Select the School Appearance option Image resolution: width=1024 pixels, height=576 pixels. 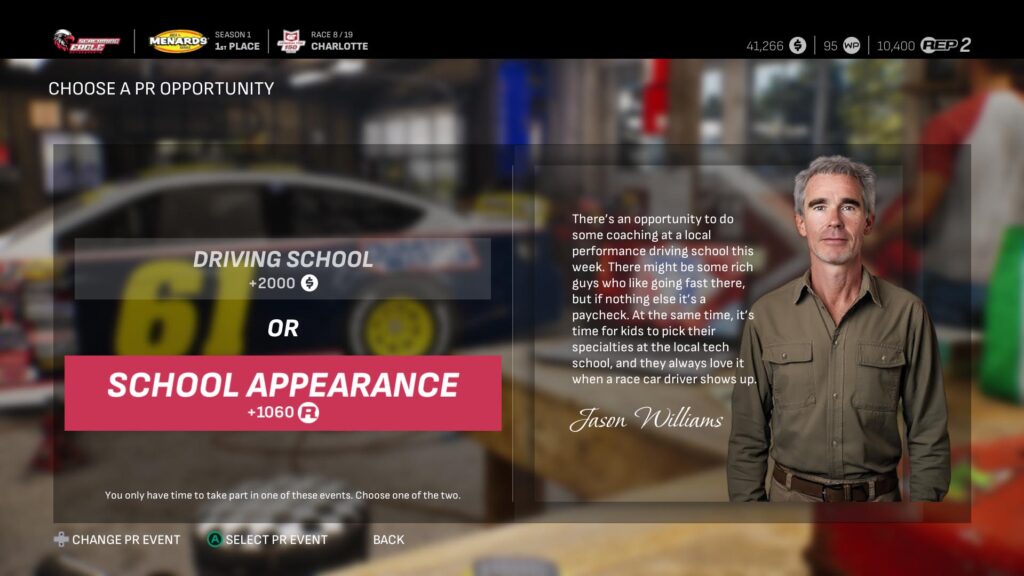pyautogui.click(x=282, y=393)
